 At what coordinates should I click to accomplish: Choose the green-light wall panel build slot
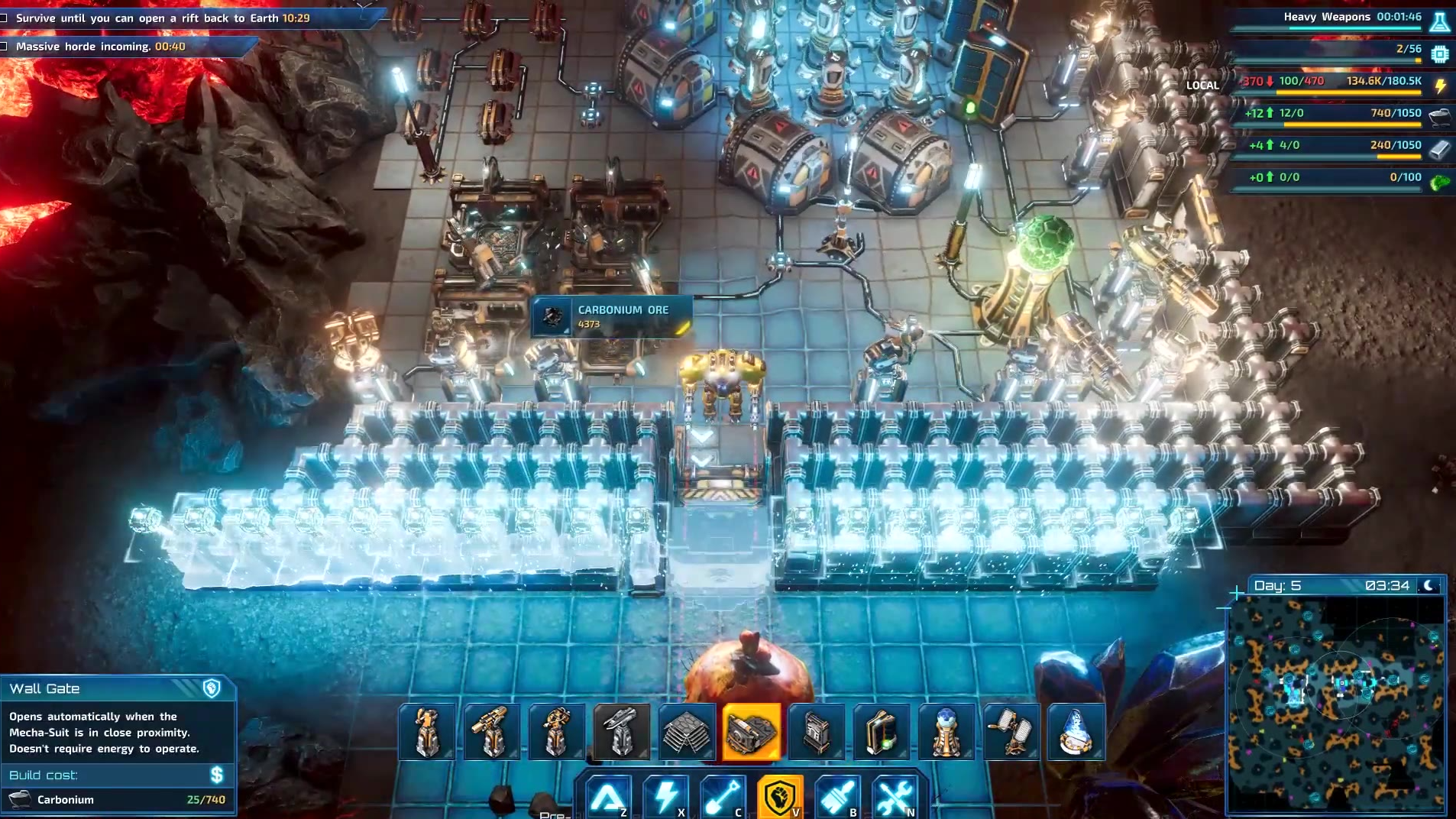(882, 732)
